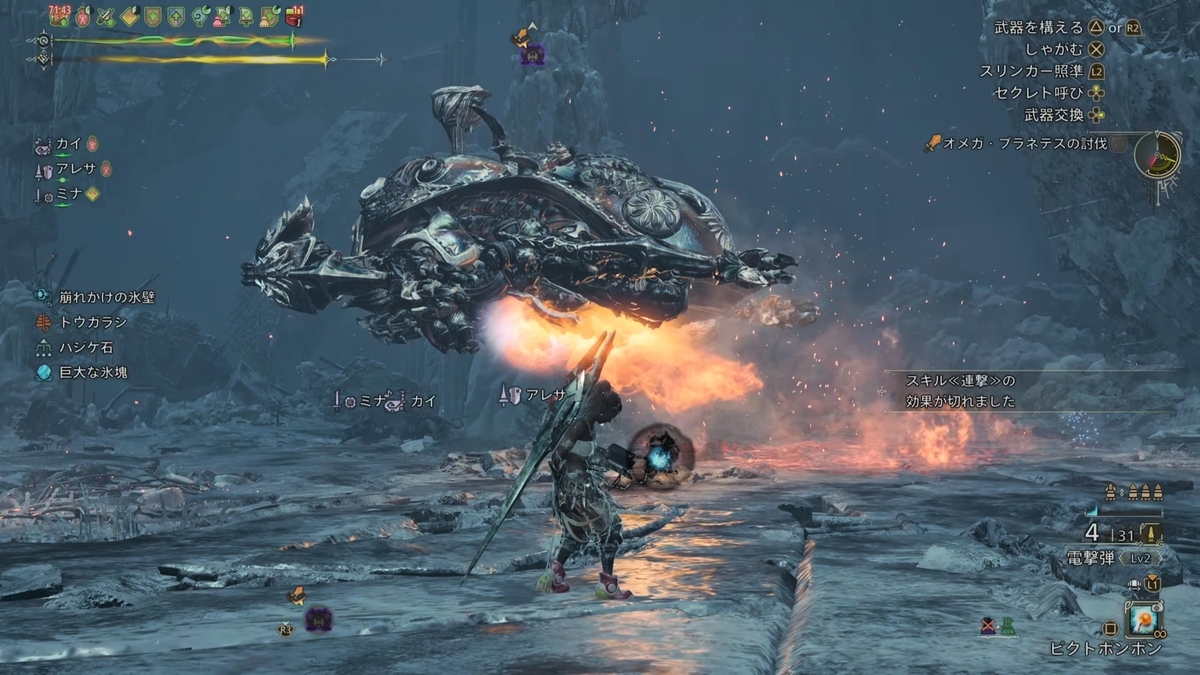This screenshot has width=1200, height=675.
Task: Select party member カイ in the list
Action: [x=68, y=144]
